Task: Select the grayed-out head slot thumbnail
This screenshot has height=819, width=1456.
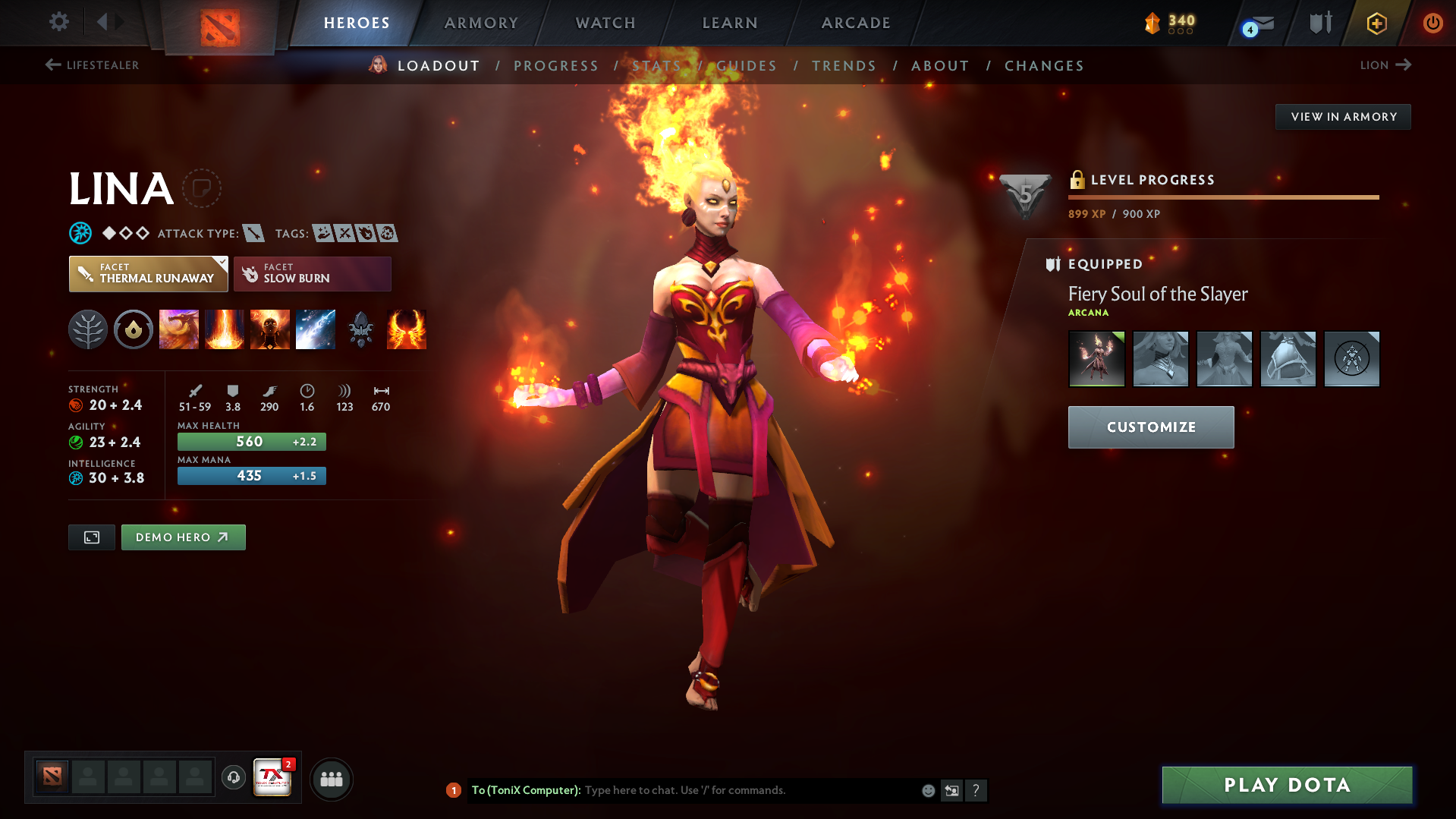Action: click(x=1161, y=358)
